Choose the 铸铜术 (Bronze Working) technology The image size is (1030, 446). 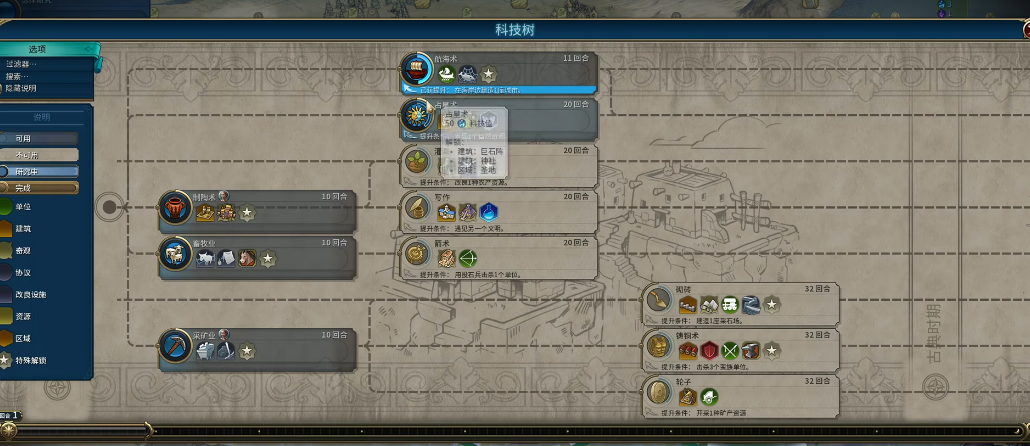[x=740, y=346]
